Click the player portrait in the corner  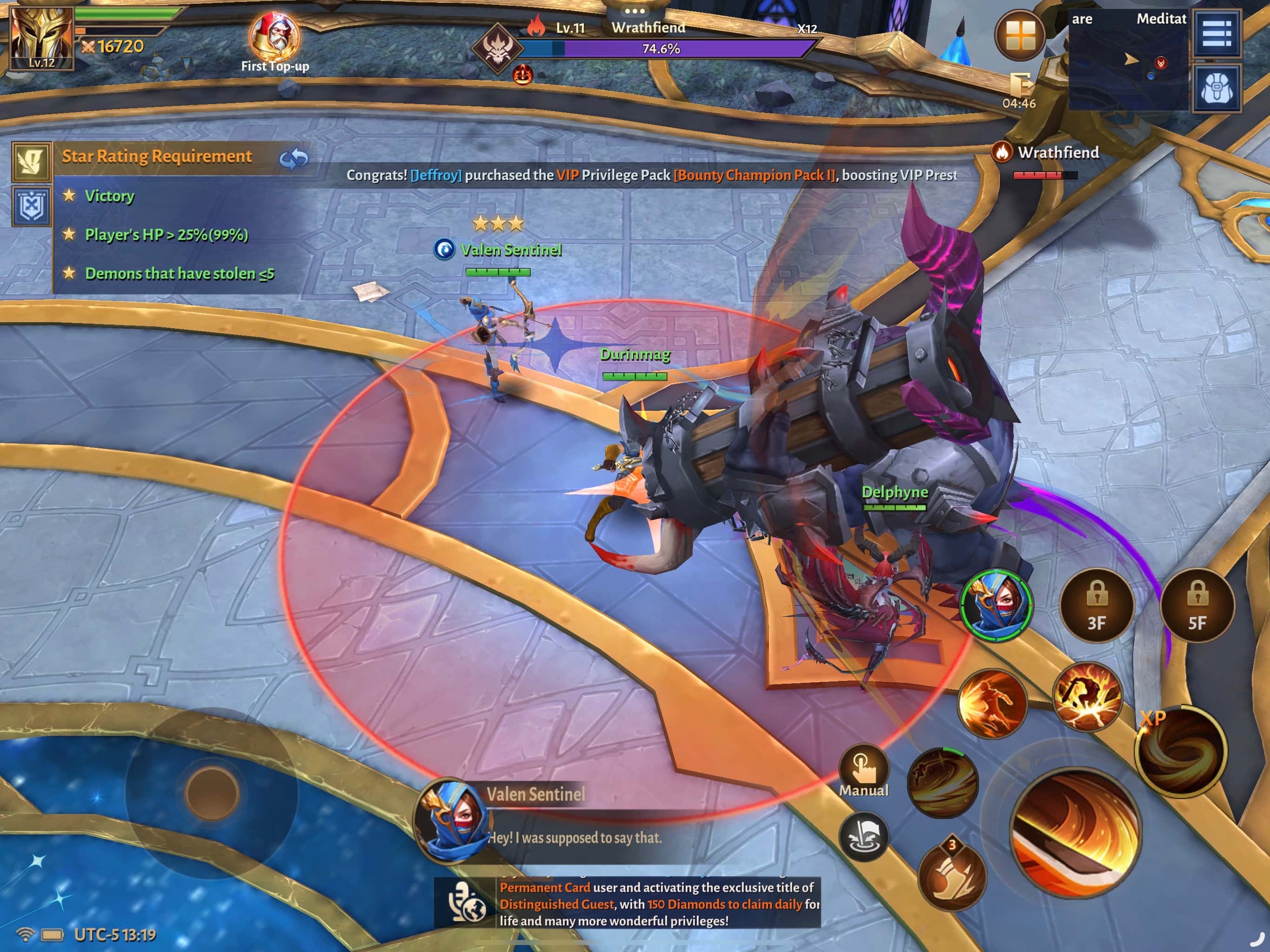(x=41, y=37)
